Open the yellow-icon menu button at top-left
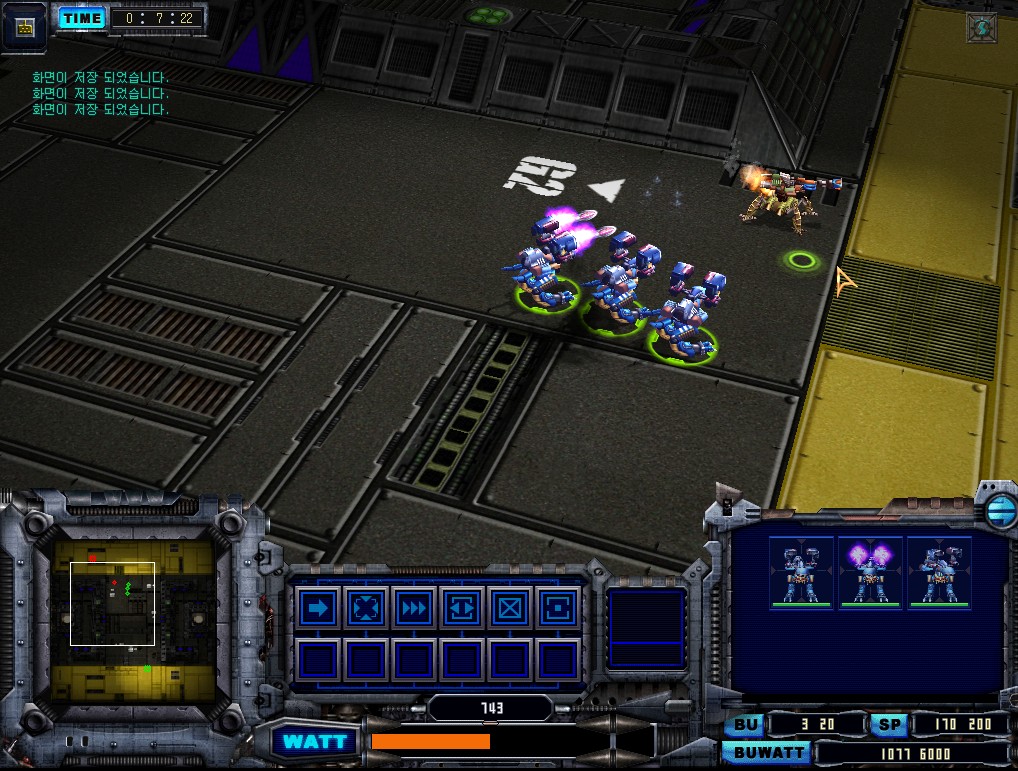 (x=25, y=27)
